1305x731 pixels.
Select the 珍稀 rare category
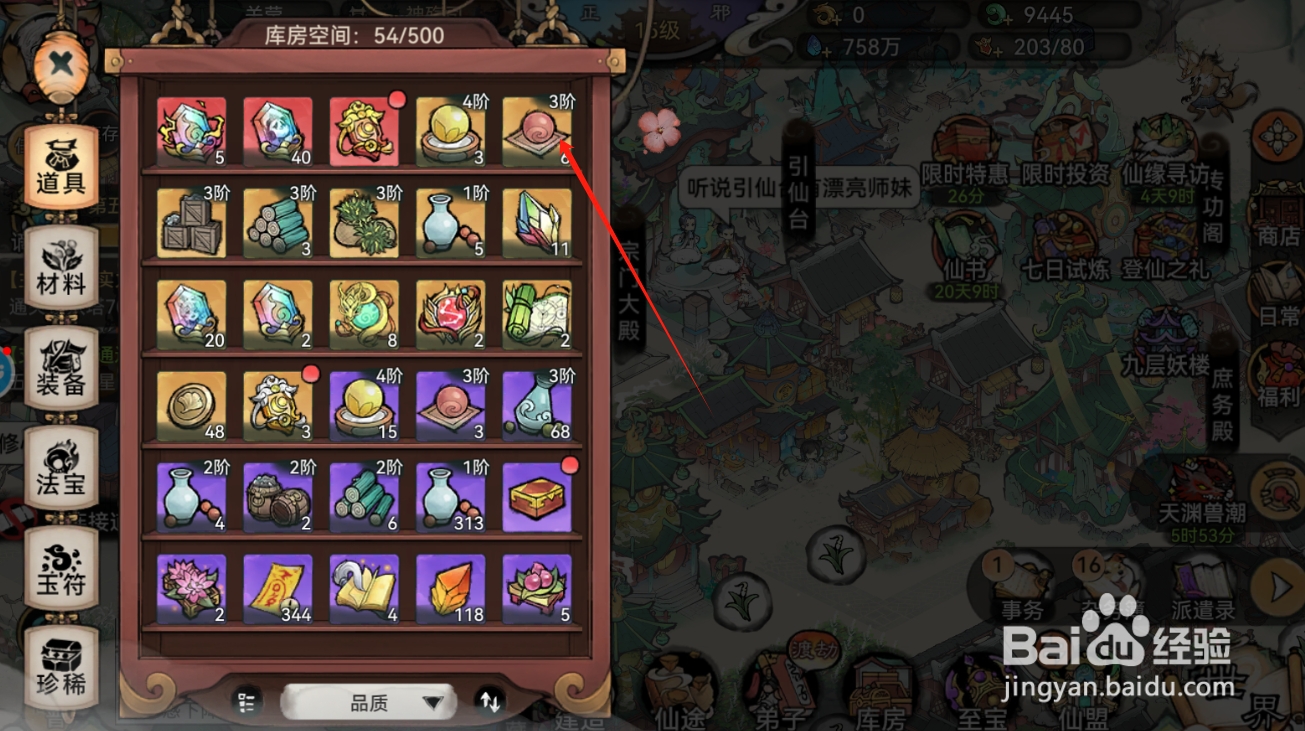pos(62,665)
